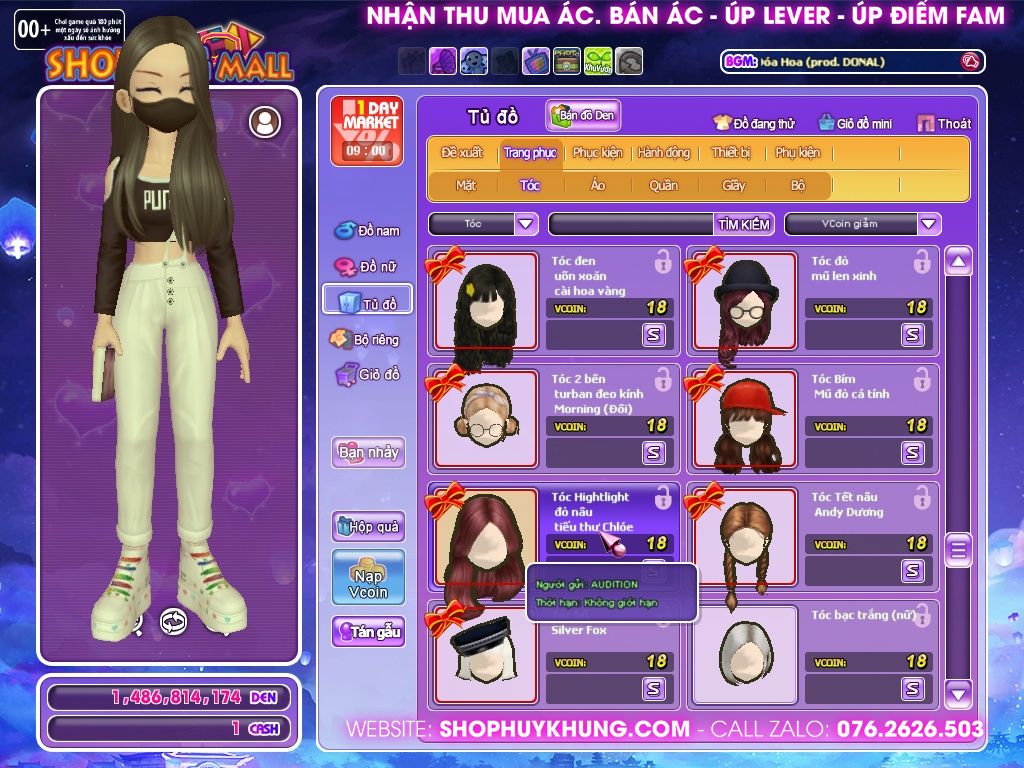Show the Đồ nữ category
Image resolution: width=1024 pixels, height=768 pixels.
(367, 267)
